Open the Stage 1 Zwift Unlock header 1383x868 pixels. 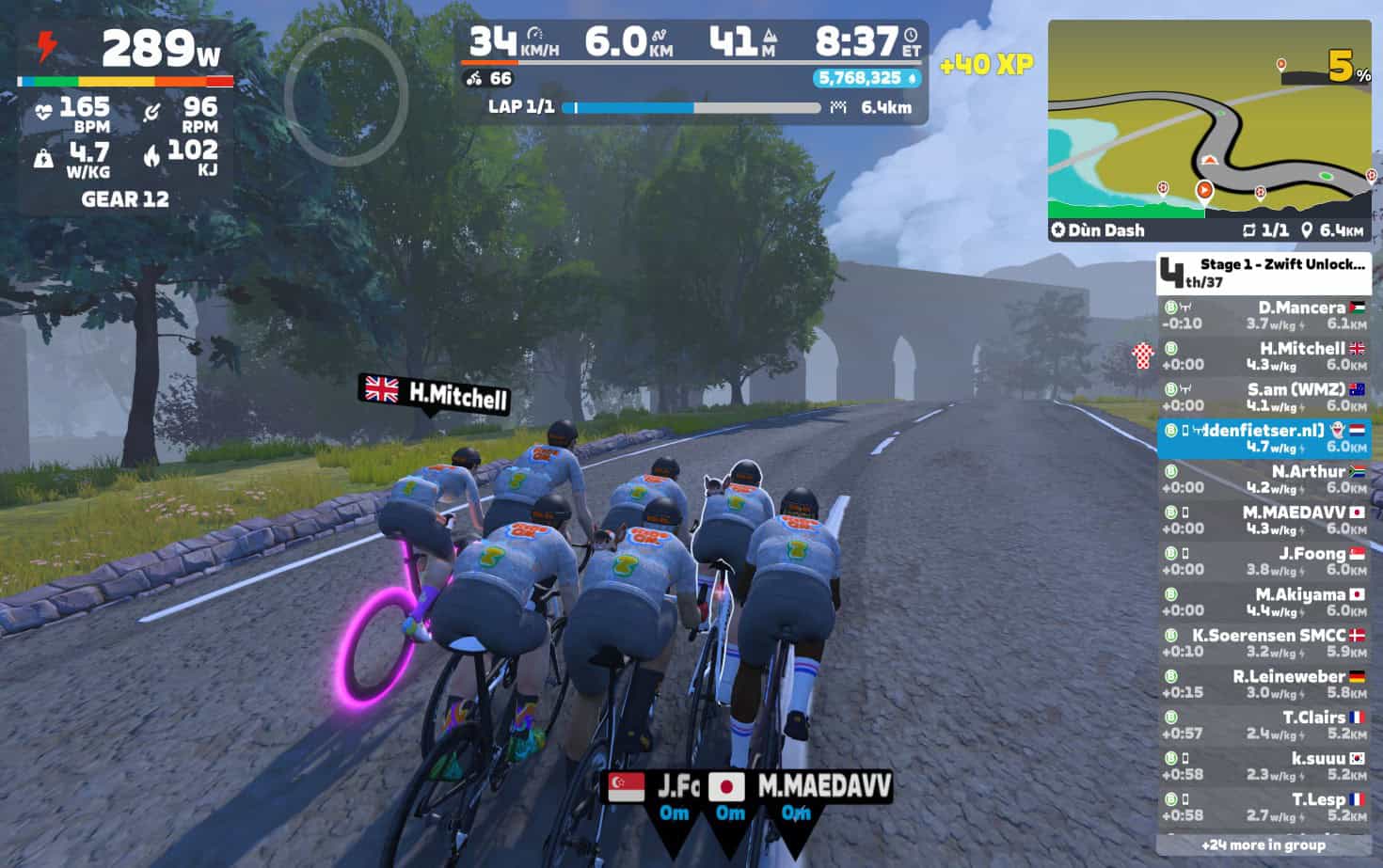tap(1263, 273)
